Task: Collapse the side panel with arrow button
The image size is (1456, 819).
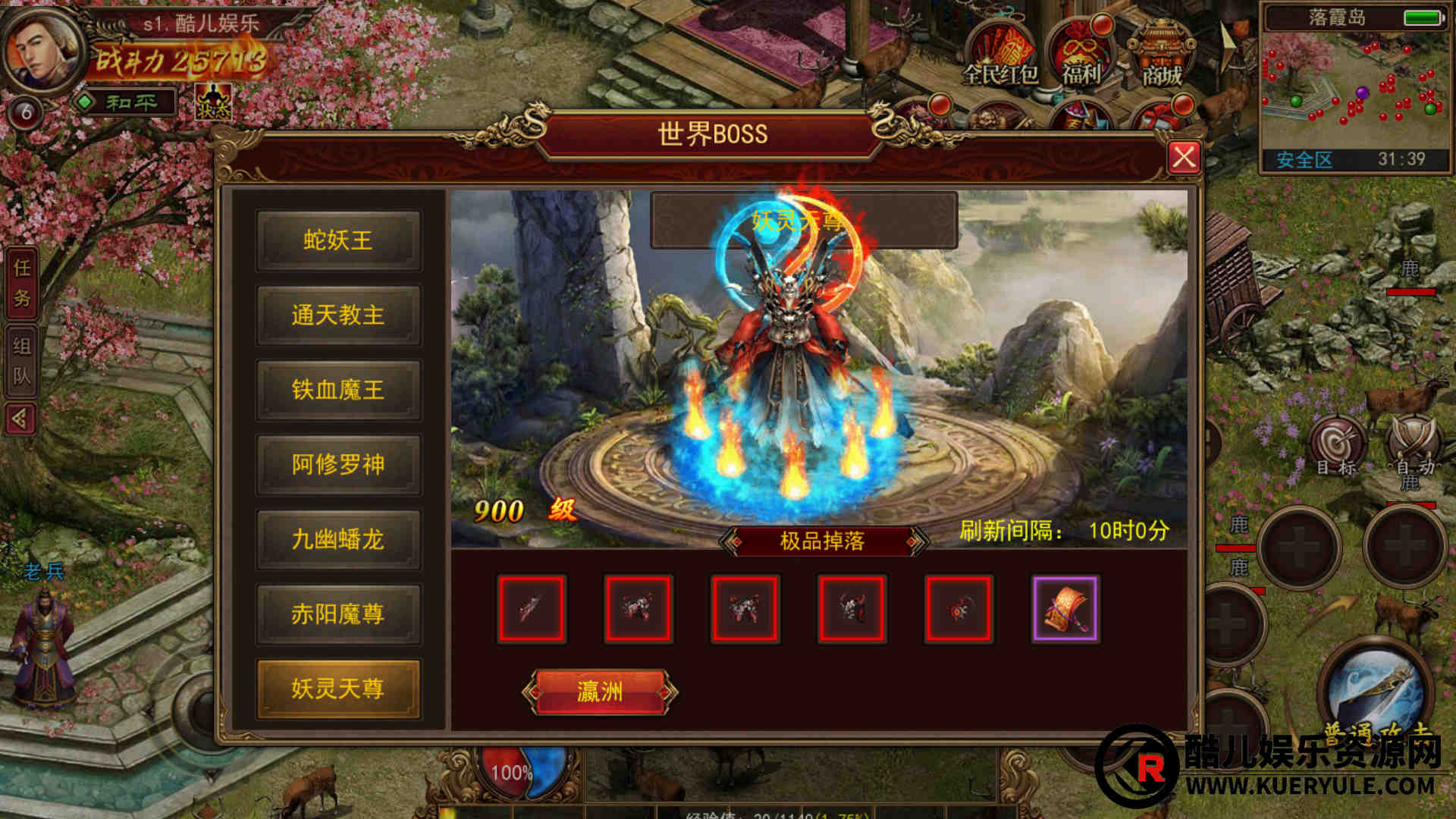Action: pos(20,418)
